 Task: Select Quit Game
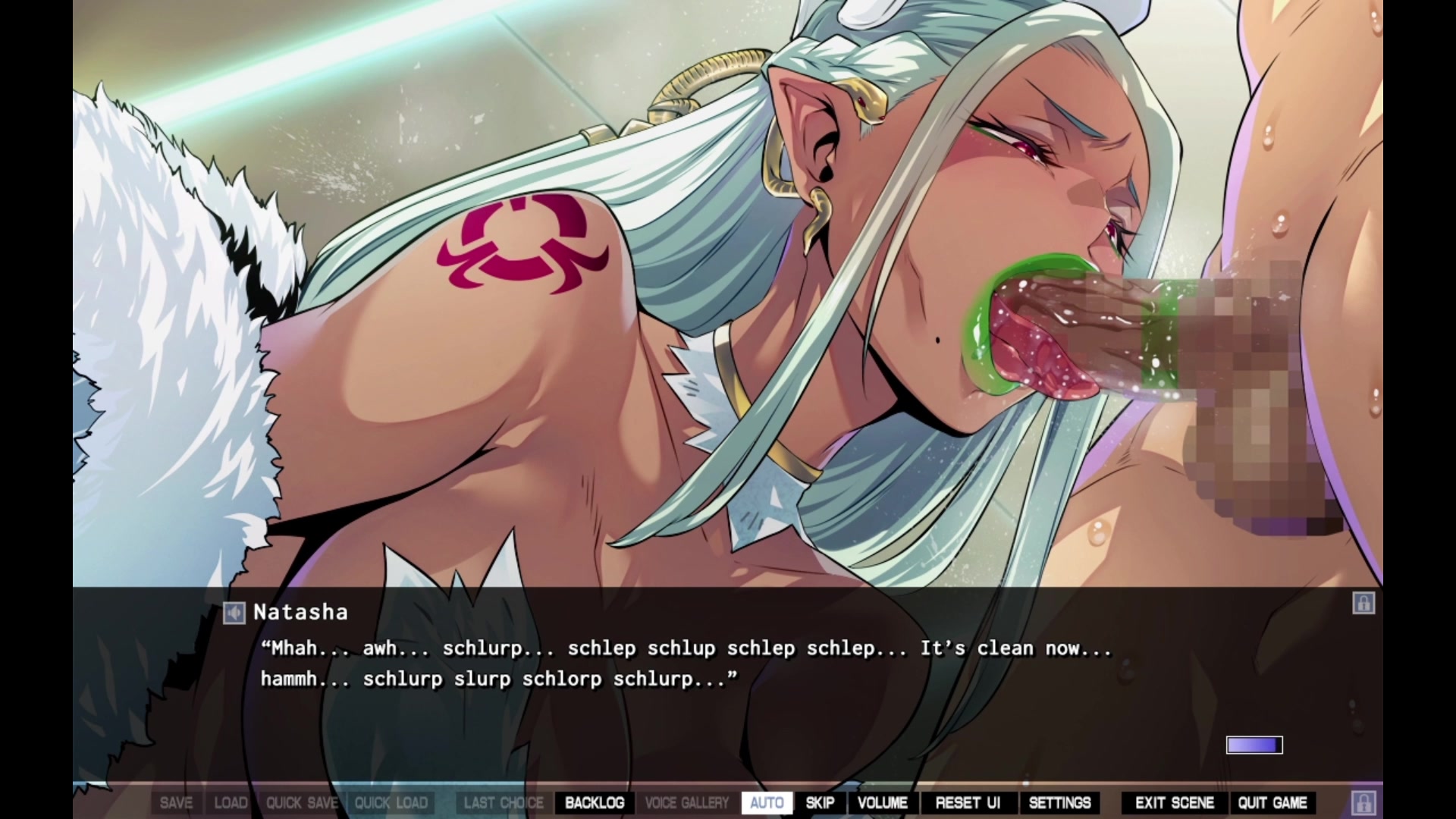[x=1272, y=802]
